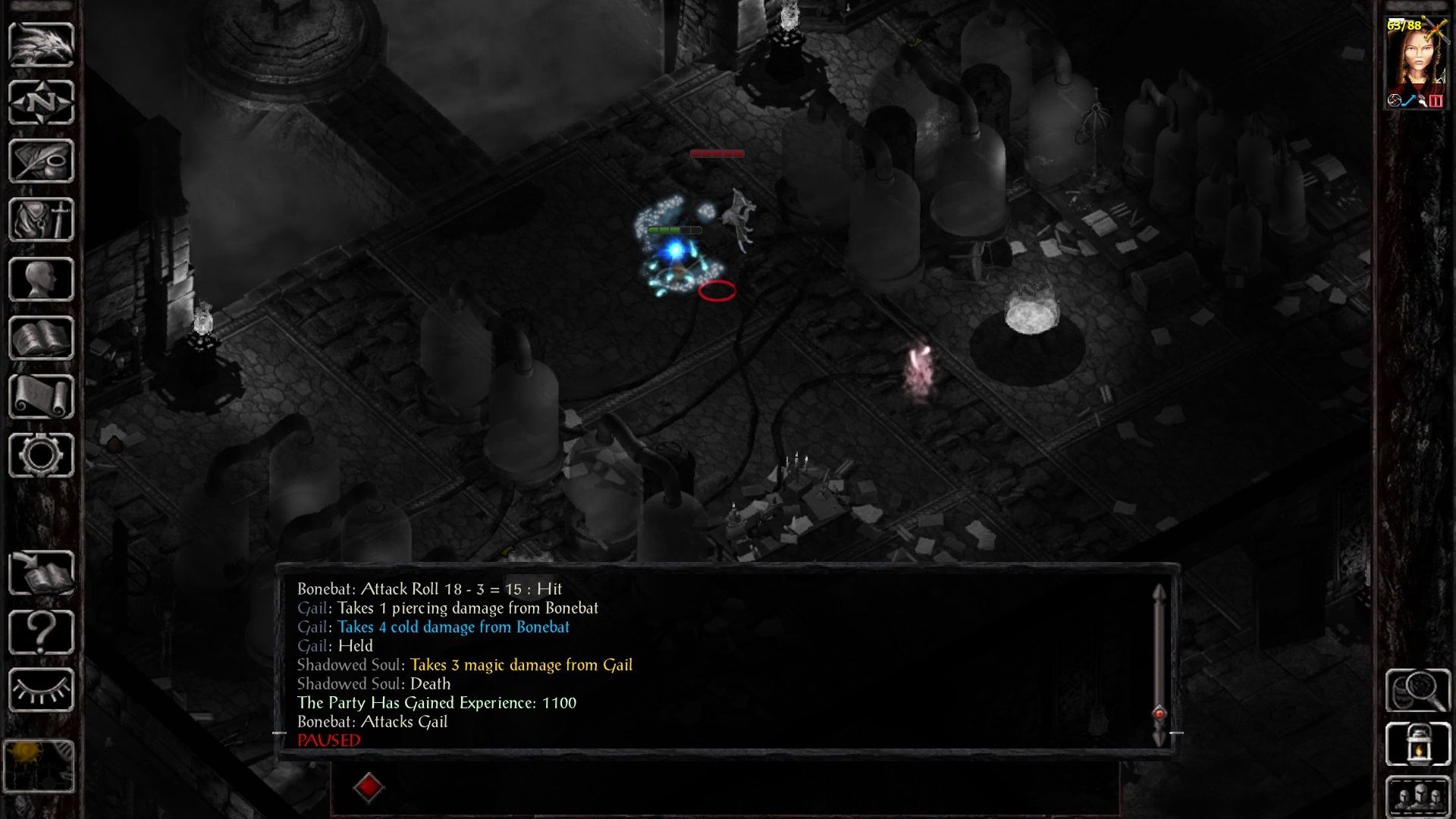Open the mage spellbook with the open book icon

(x=41, y=337)
